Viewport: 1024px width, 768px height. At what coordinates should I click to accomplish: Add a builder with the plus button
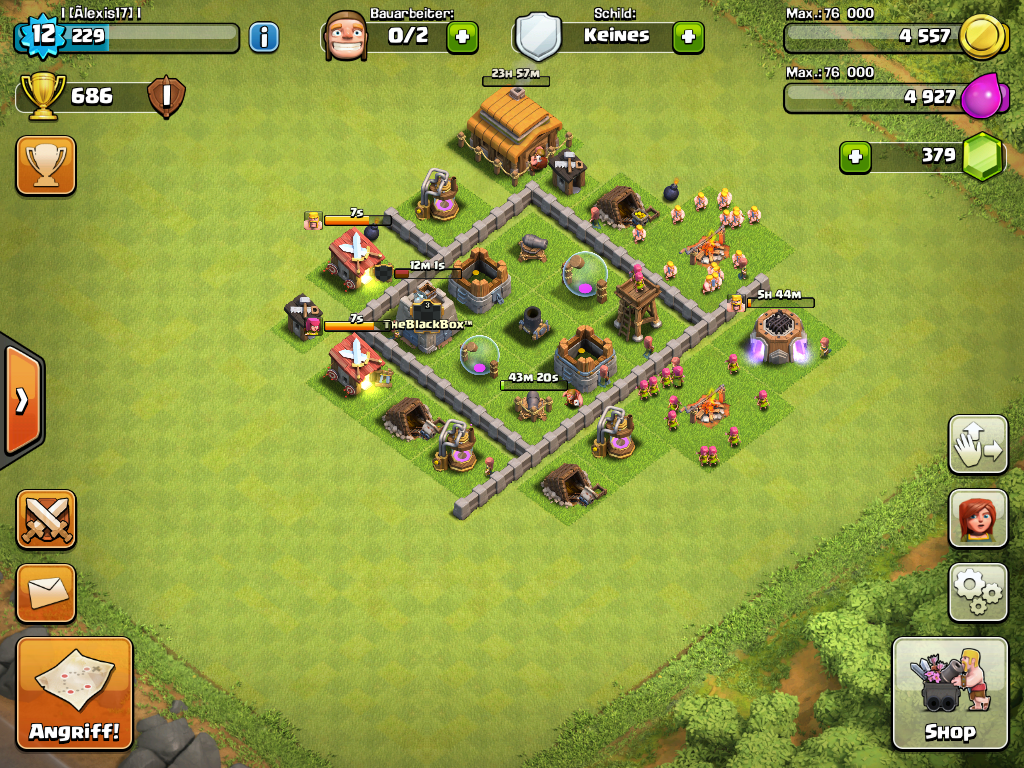click(x=461, y=37)
